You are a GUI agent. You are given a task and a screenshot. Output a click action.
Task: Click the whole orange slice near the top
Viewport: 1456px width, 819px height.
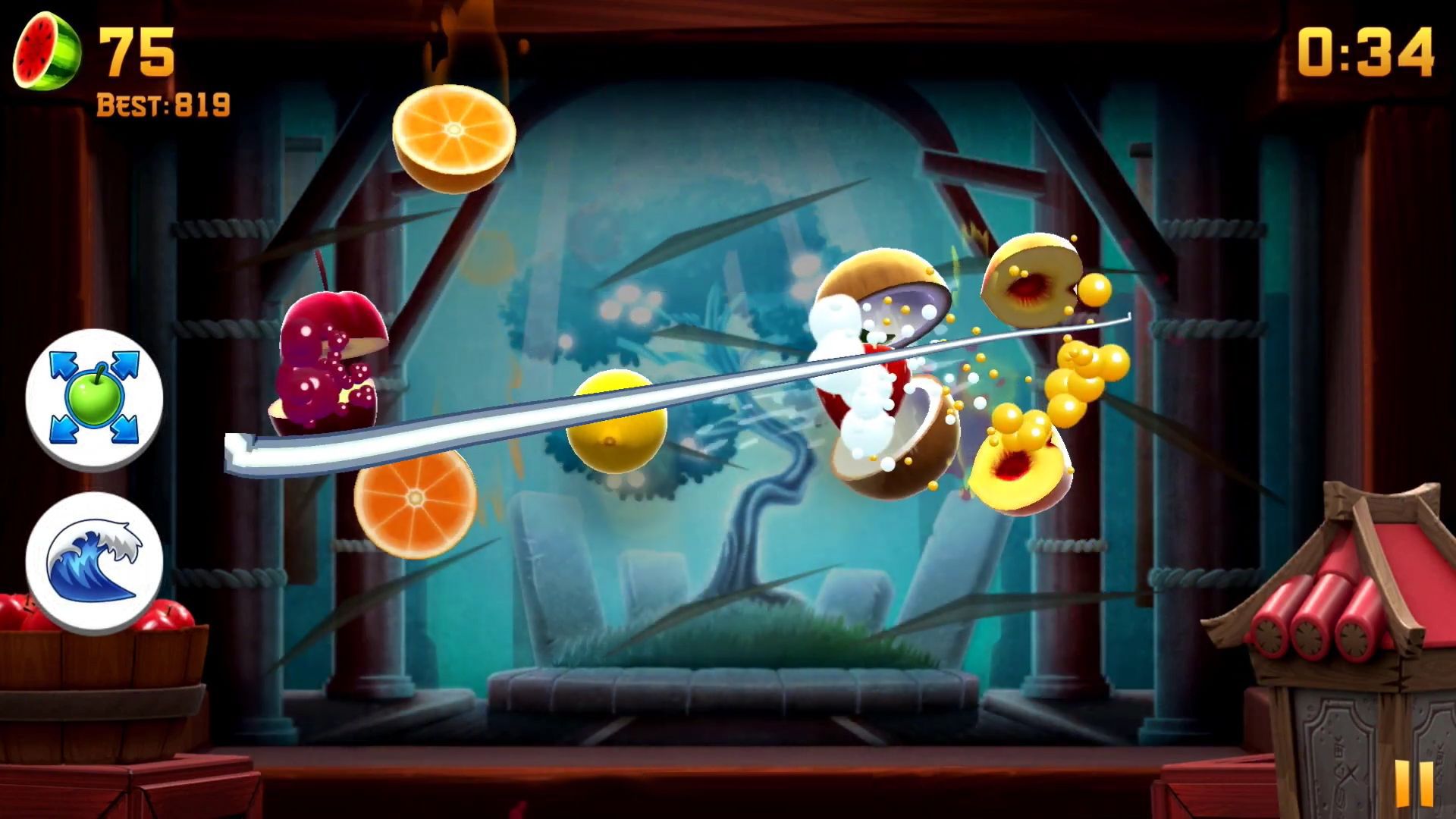tap(453, 136)
